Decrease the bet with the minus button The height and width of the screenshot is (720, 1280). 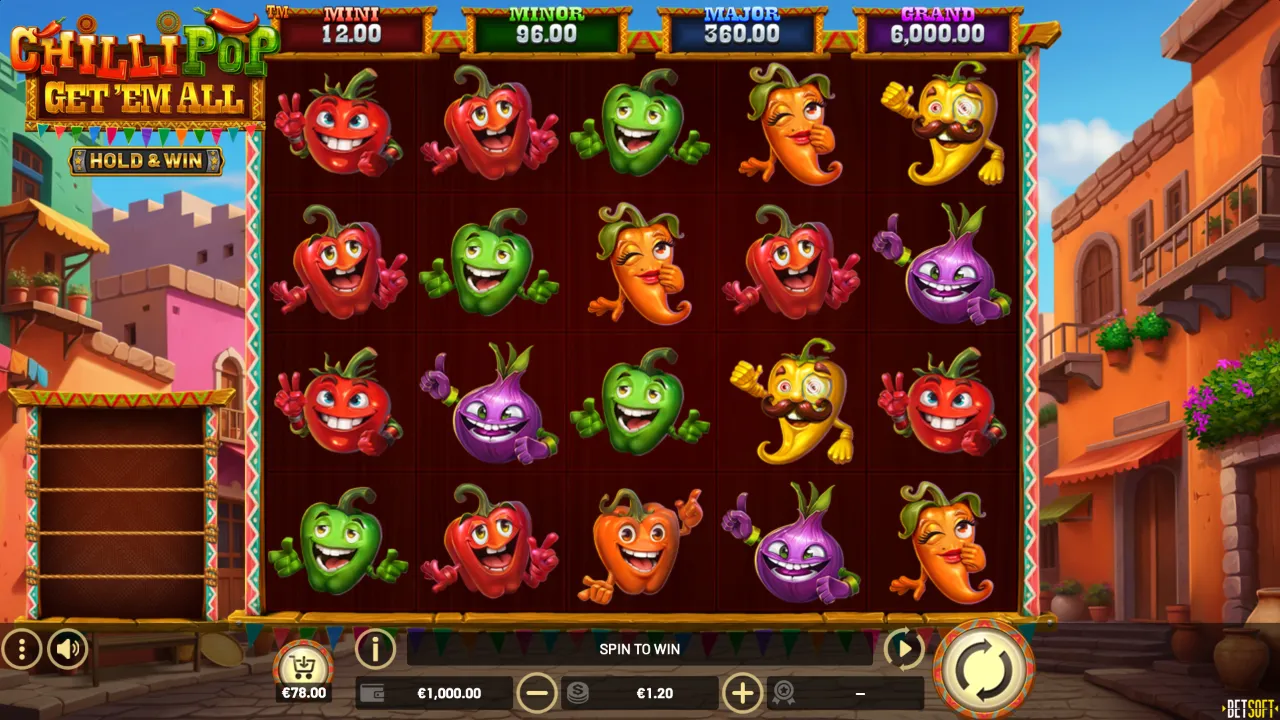point(538,692)
